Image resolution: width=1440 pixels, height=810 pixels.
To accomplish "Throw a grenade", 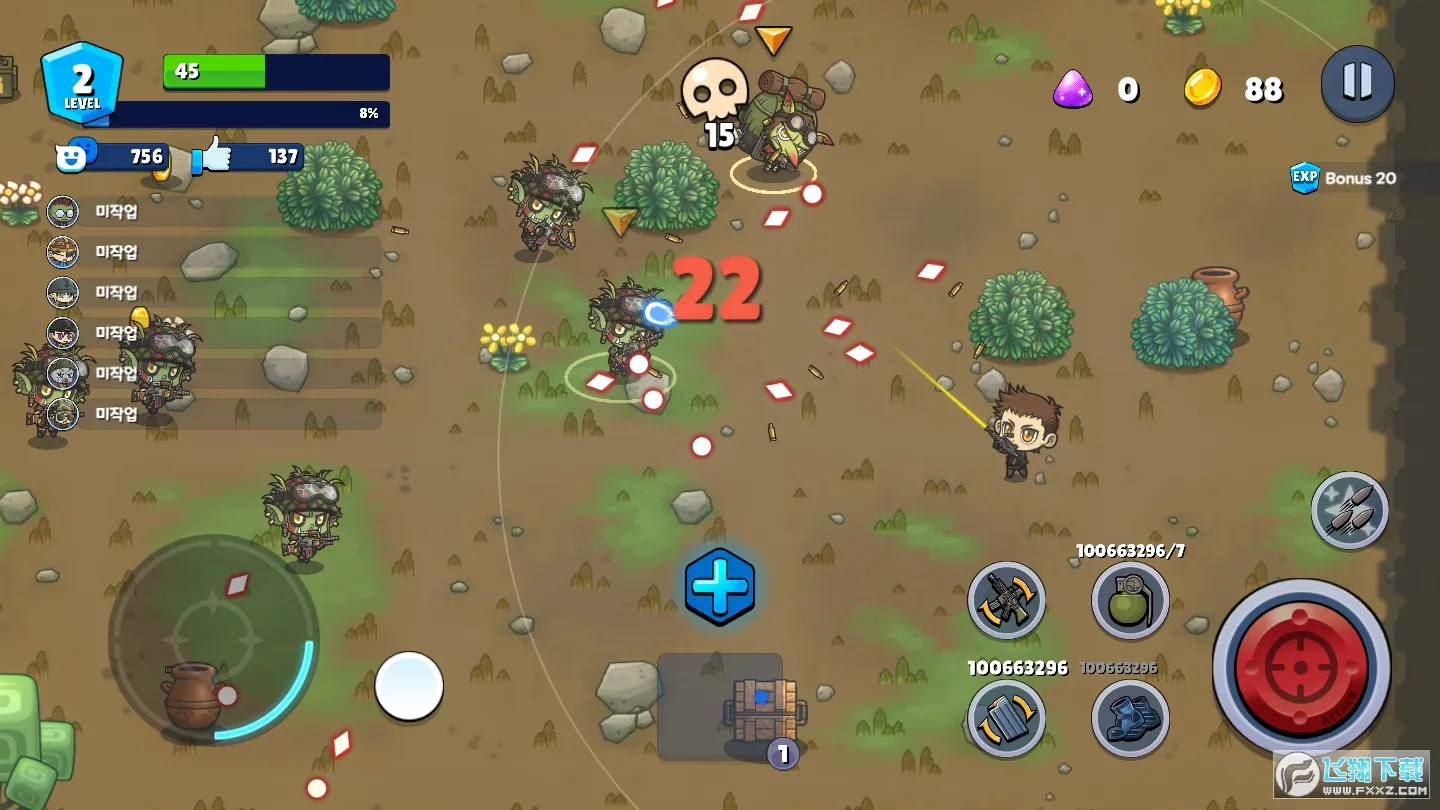I will pyautogui.click(x=1129, y=600).
